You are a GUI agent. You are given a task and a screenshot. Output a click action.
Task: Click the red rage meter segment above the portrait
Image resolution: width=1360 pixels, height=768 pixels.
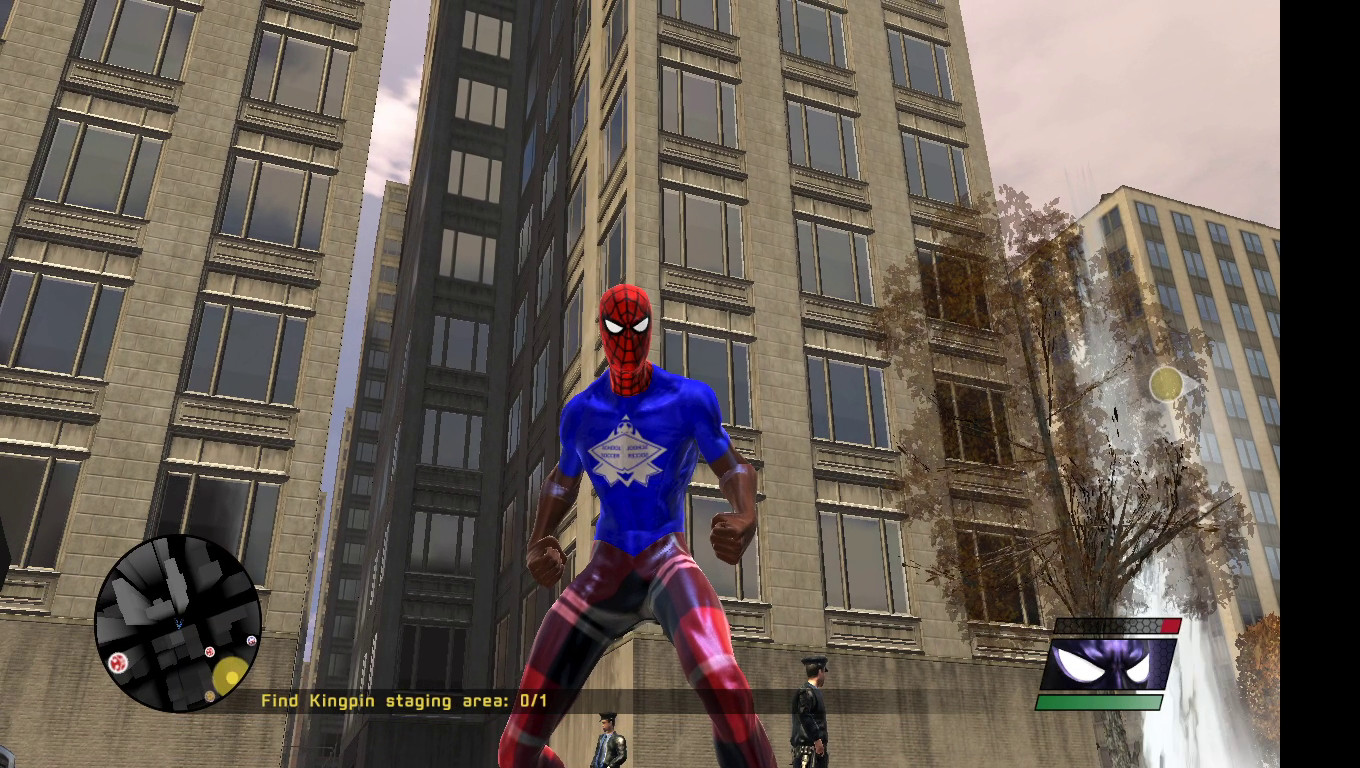1169,626
